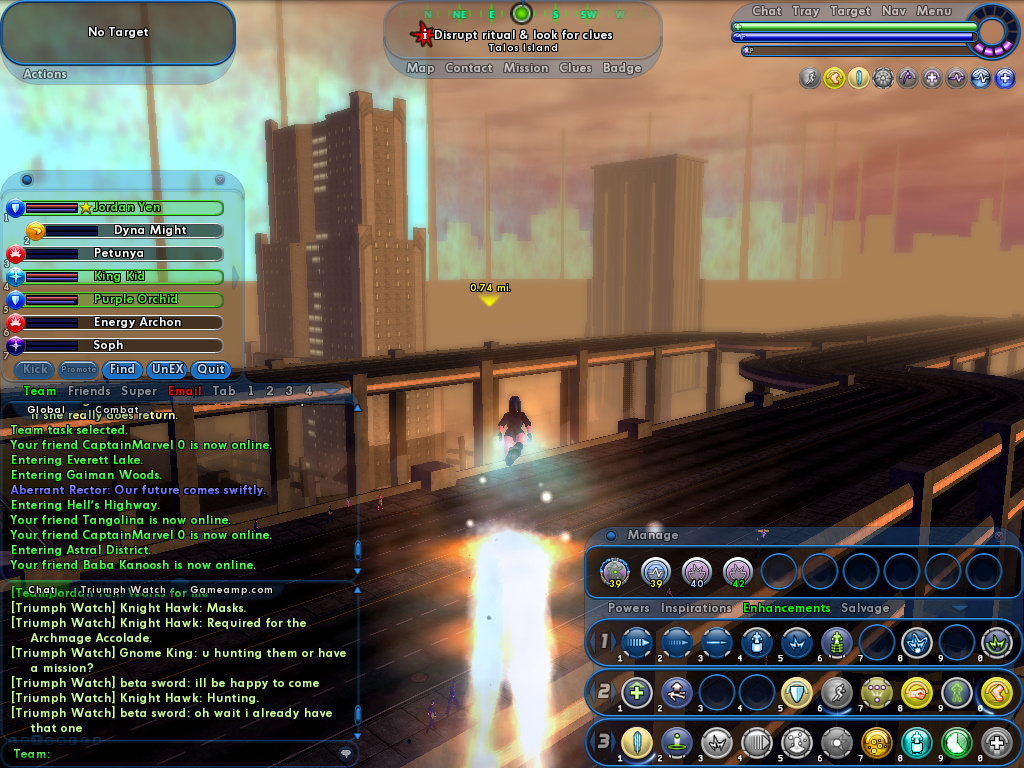Image resolution: width=1024 pixels, height=768 pixels.
Task: Switch chat to the Combat tab
Action: click(x=117, y=409)
